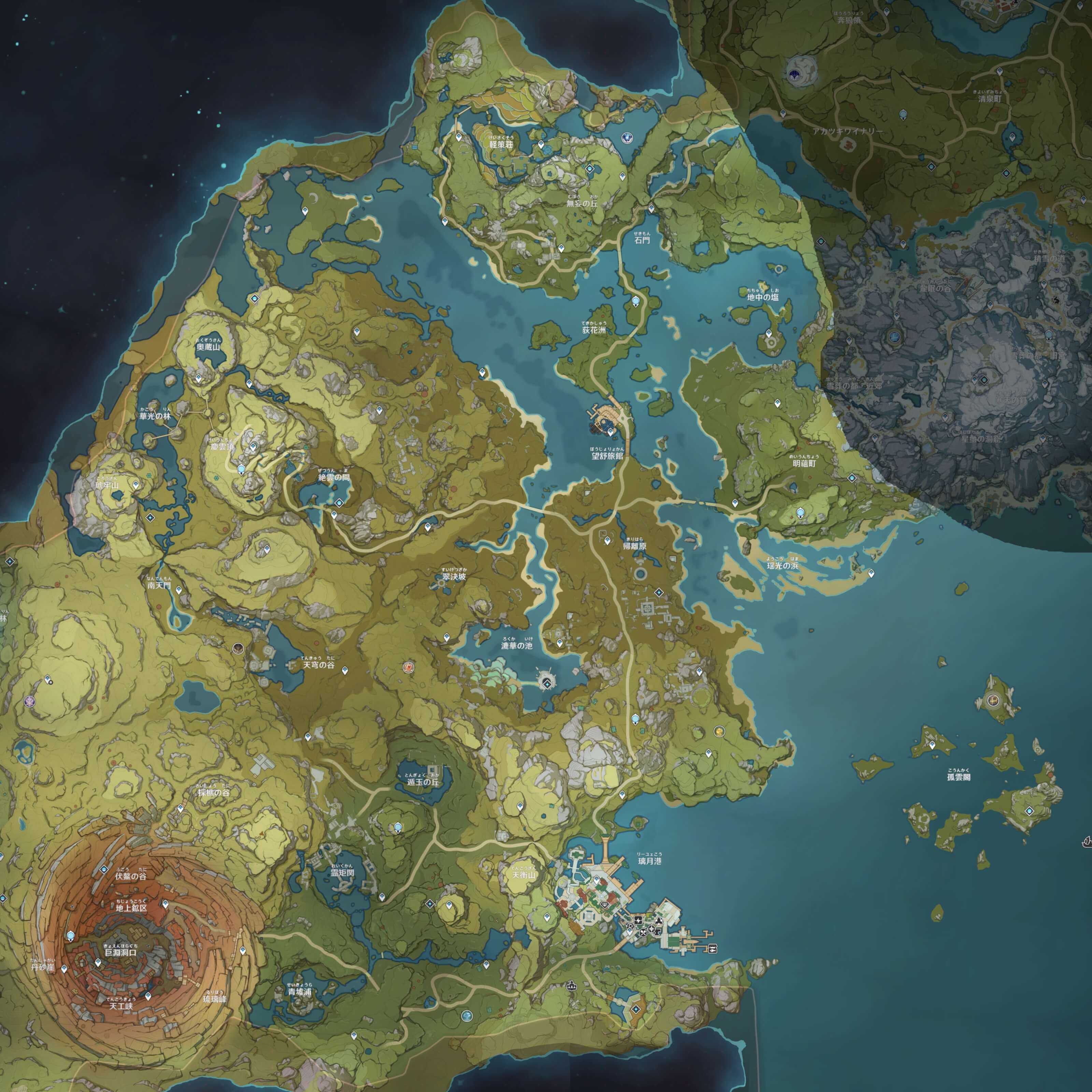Click the crossed fork and spoon restaurant icon
Viewport: 1092px width, 1092px height.
click(x=643, y=933)
